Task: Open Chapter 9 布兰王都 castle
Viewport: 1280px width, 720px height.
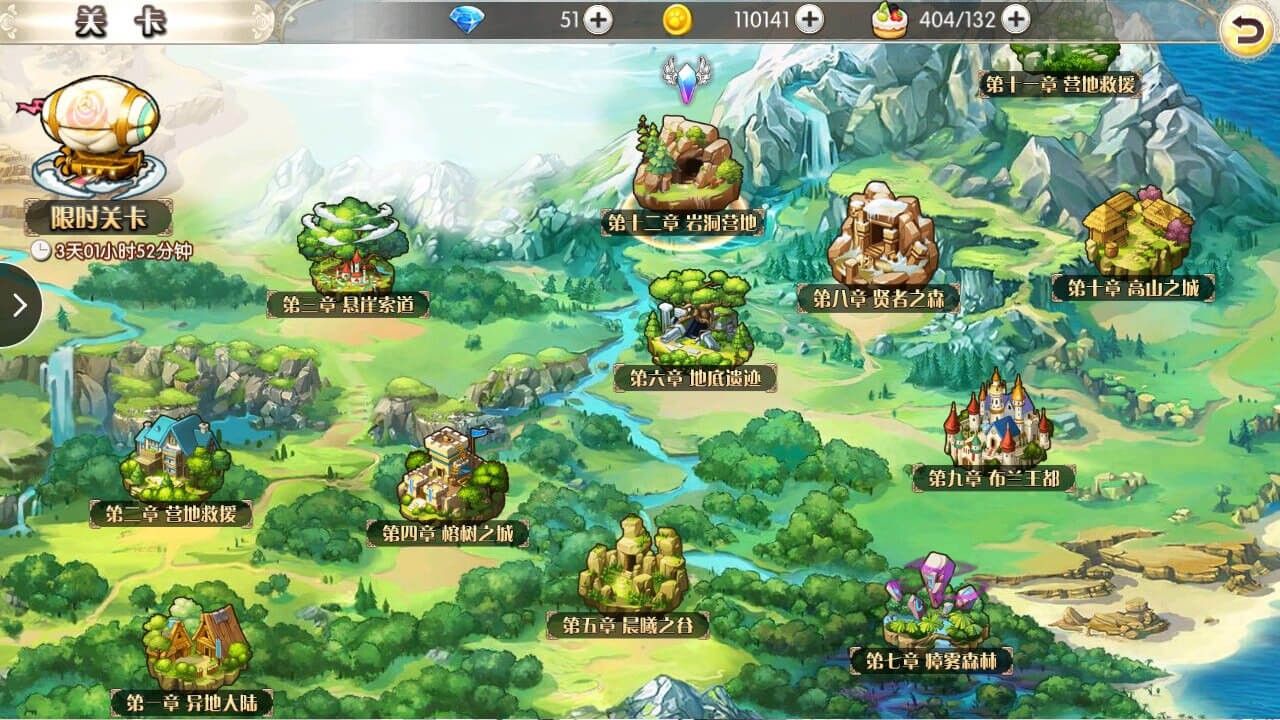Action: tap(996, 425)
